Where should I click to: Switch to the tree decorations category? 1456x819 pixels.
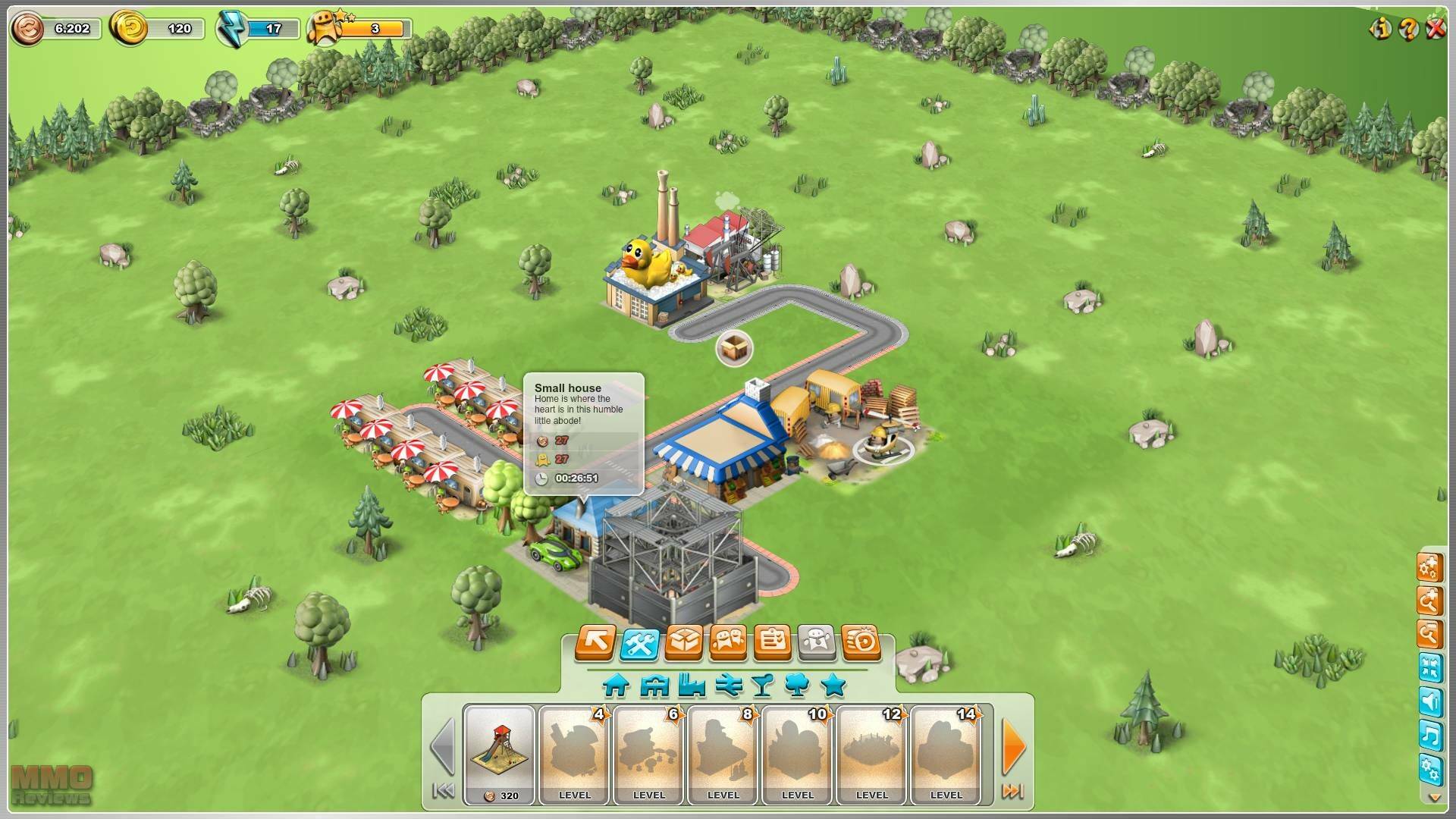(797, 686)
